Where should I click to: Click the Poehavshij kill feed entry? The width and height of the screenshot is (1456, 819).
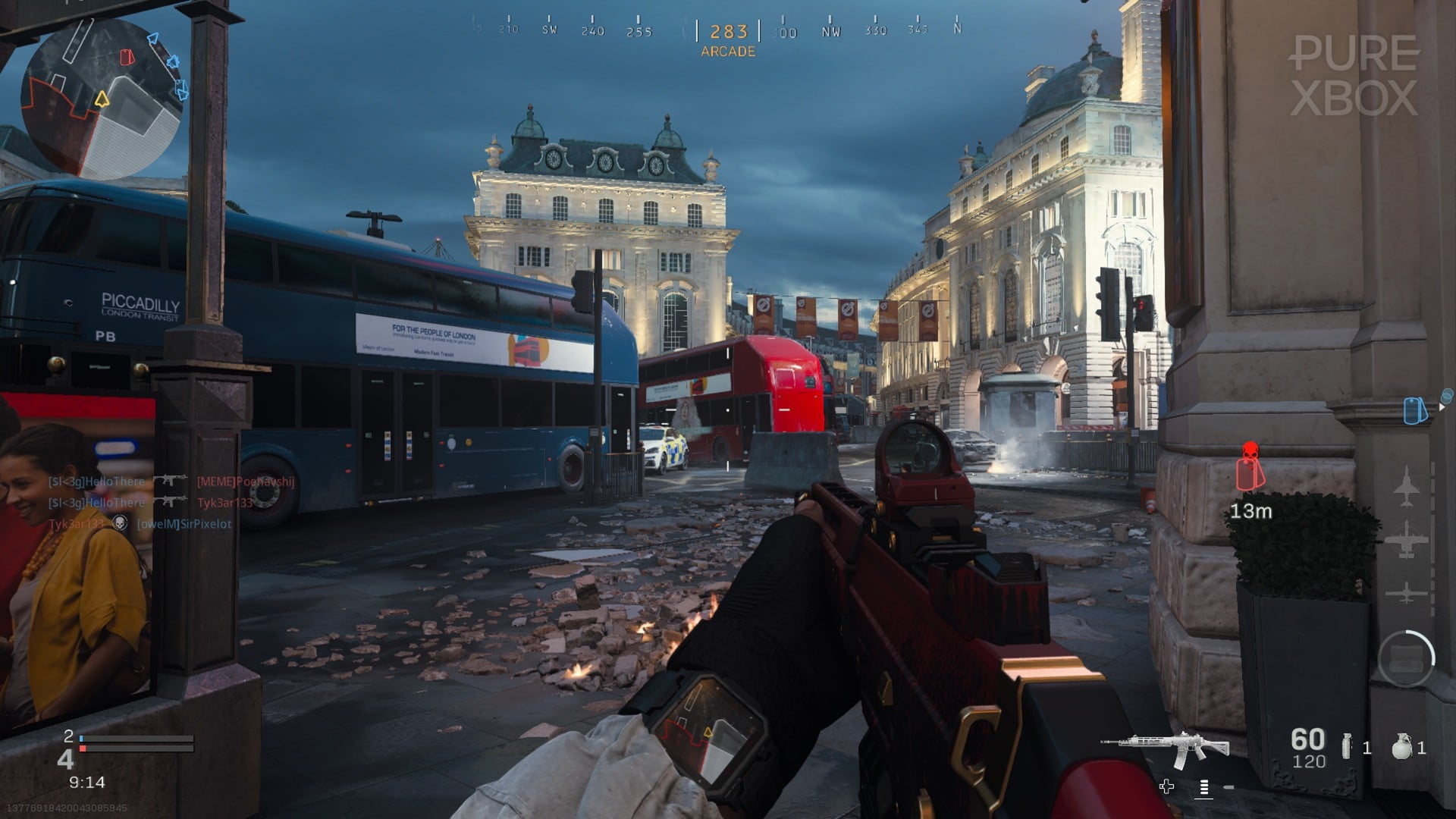[245, 482]
